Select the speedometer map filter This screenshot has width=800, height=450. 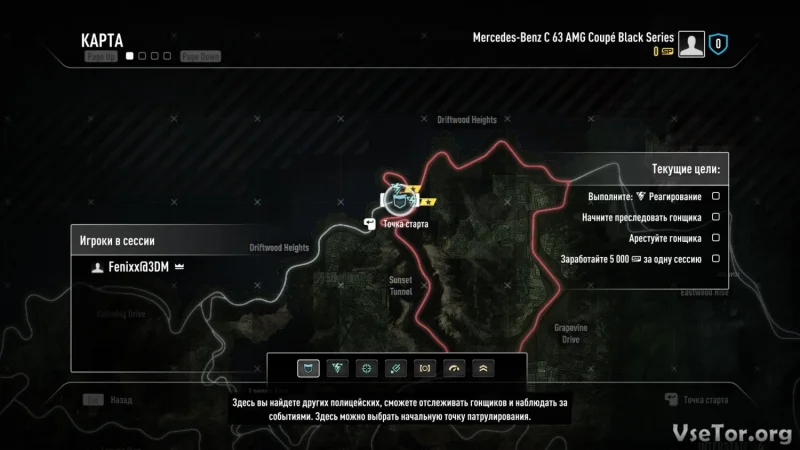(x=455, y=368)
